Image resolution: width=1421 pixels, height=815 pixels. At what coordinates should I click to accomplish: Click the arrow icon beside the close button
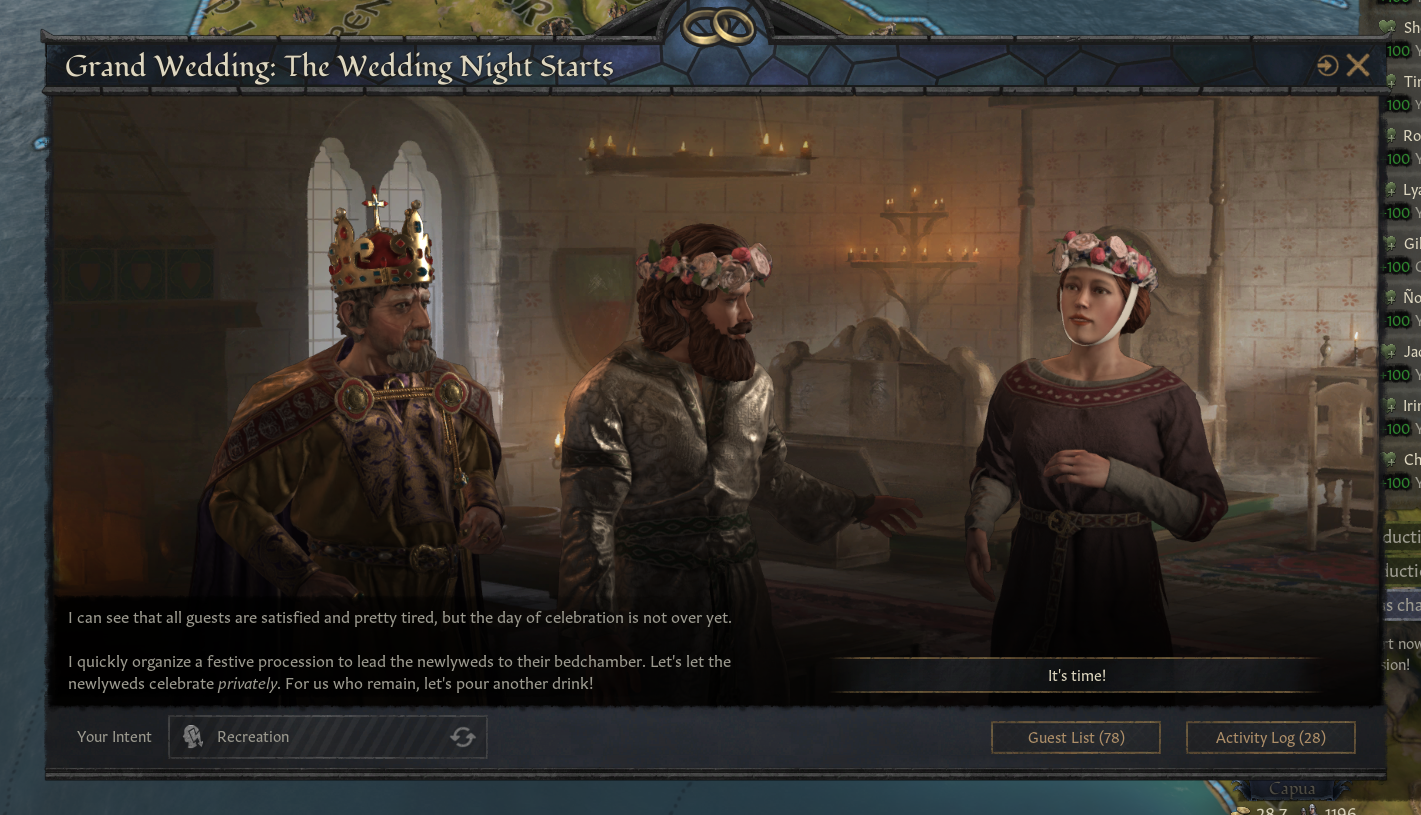click(x=1327, y=66)
